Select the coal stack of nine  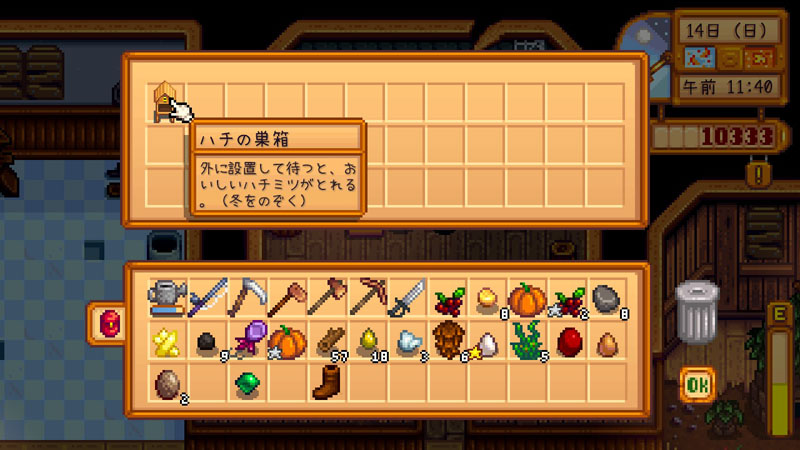click(205, 342)
